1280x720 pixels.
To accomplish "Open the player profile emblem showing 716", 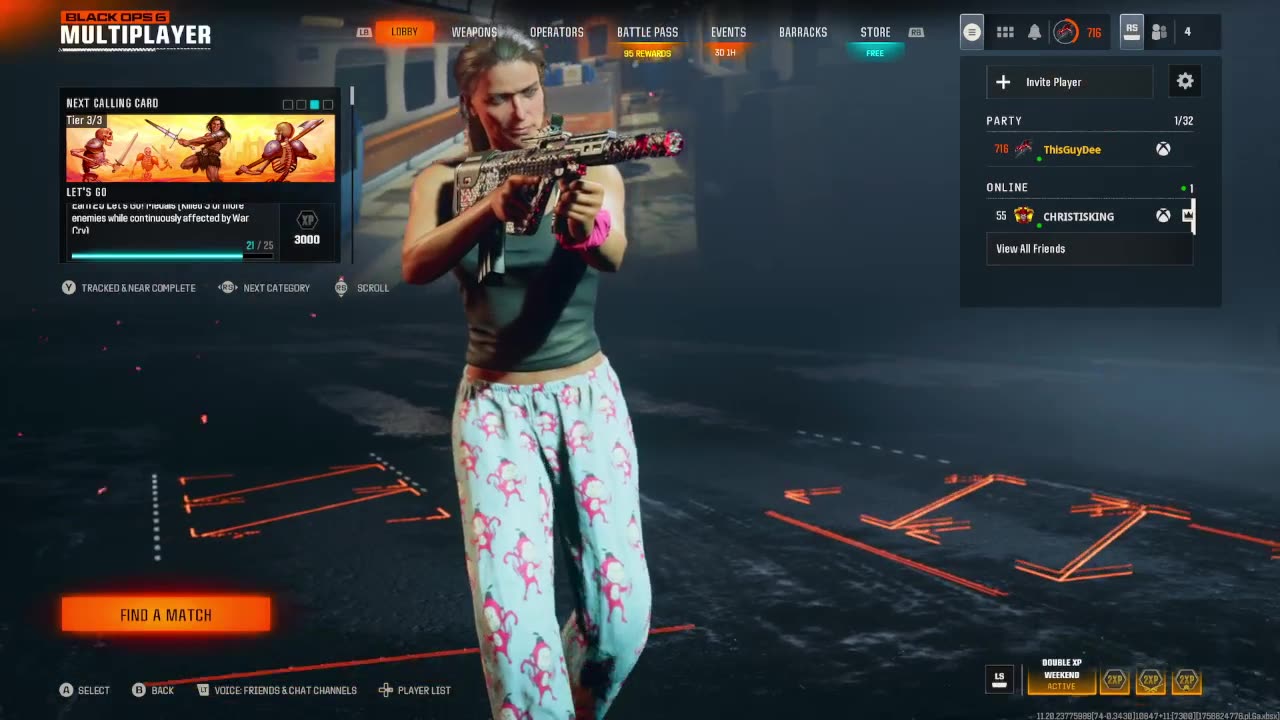I will point(1067,32).
